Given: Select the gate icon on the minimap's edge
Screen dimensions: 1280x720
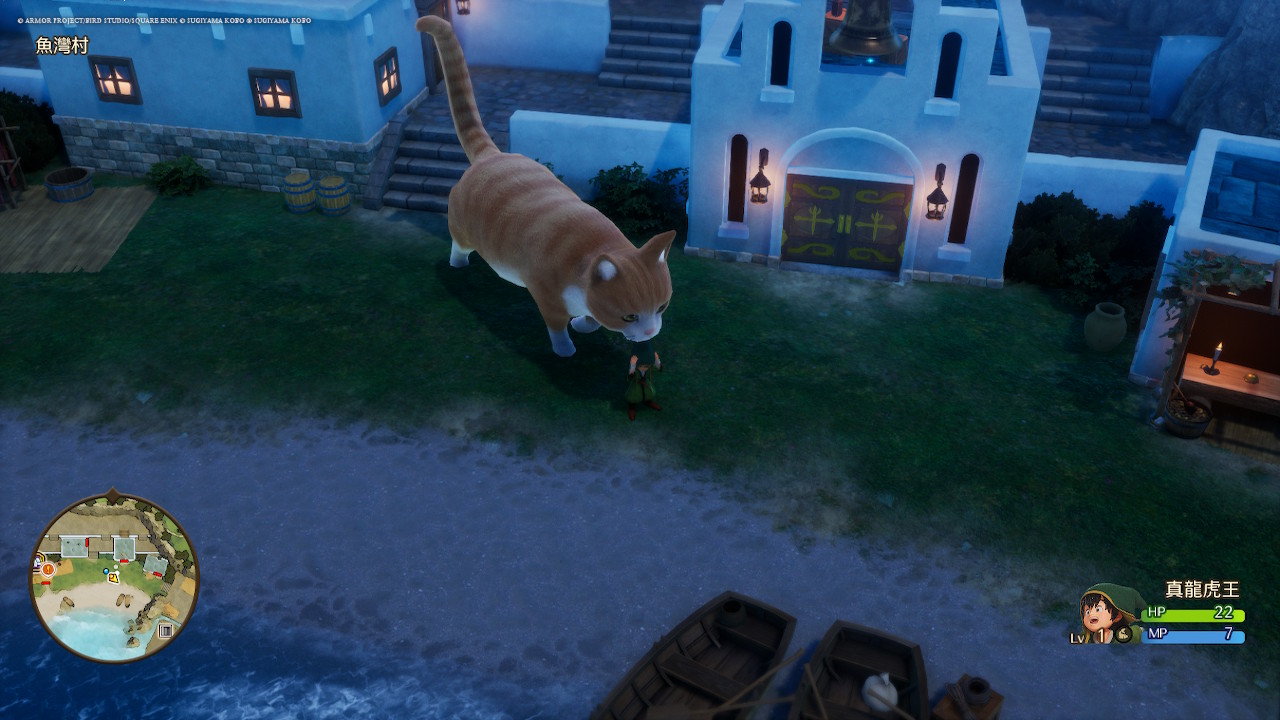Looking at the screenshot, I should click(x=166, y=630).
